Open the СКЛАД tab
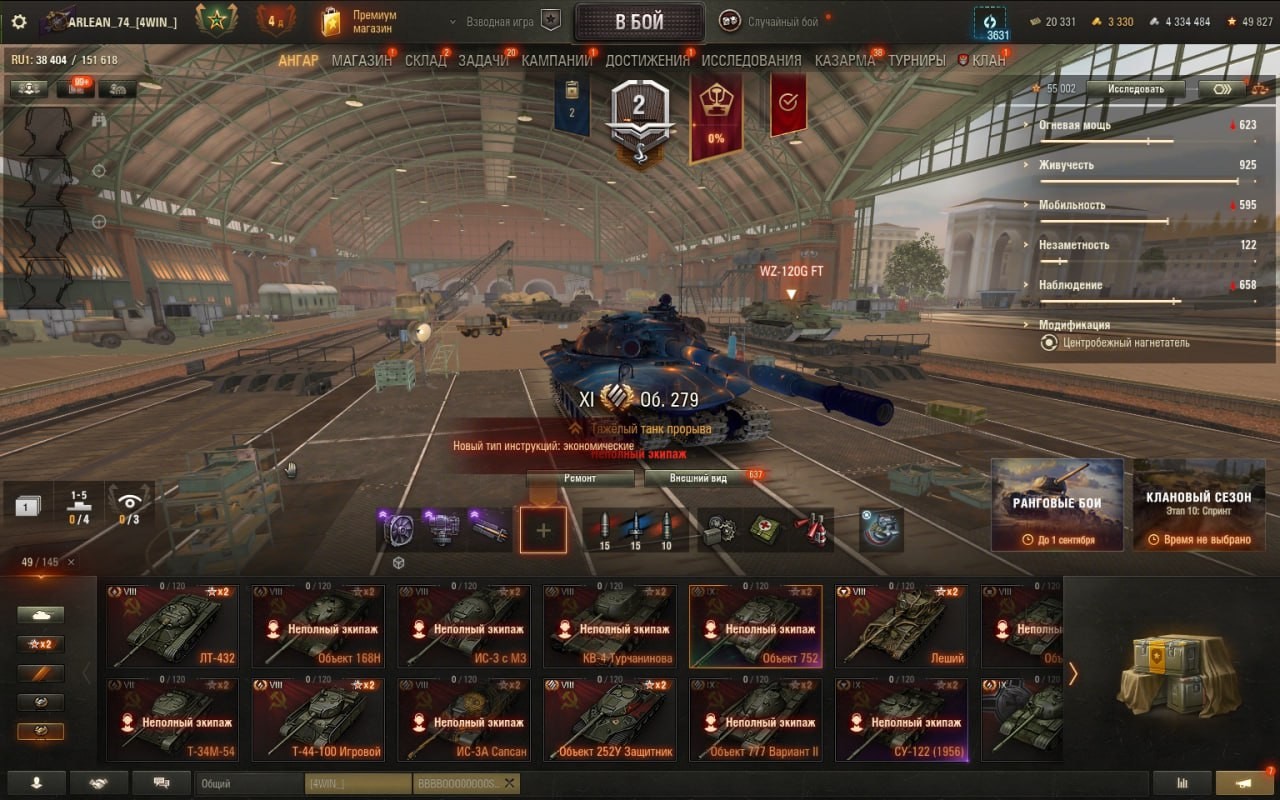This screenshot has height=800, width=1280. click(425, 60)
